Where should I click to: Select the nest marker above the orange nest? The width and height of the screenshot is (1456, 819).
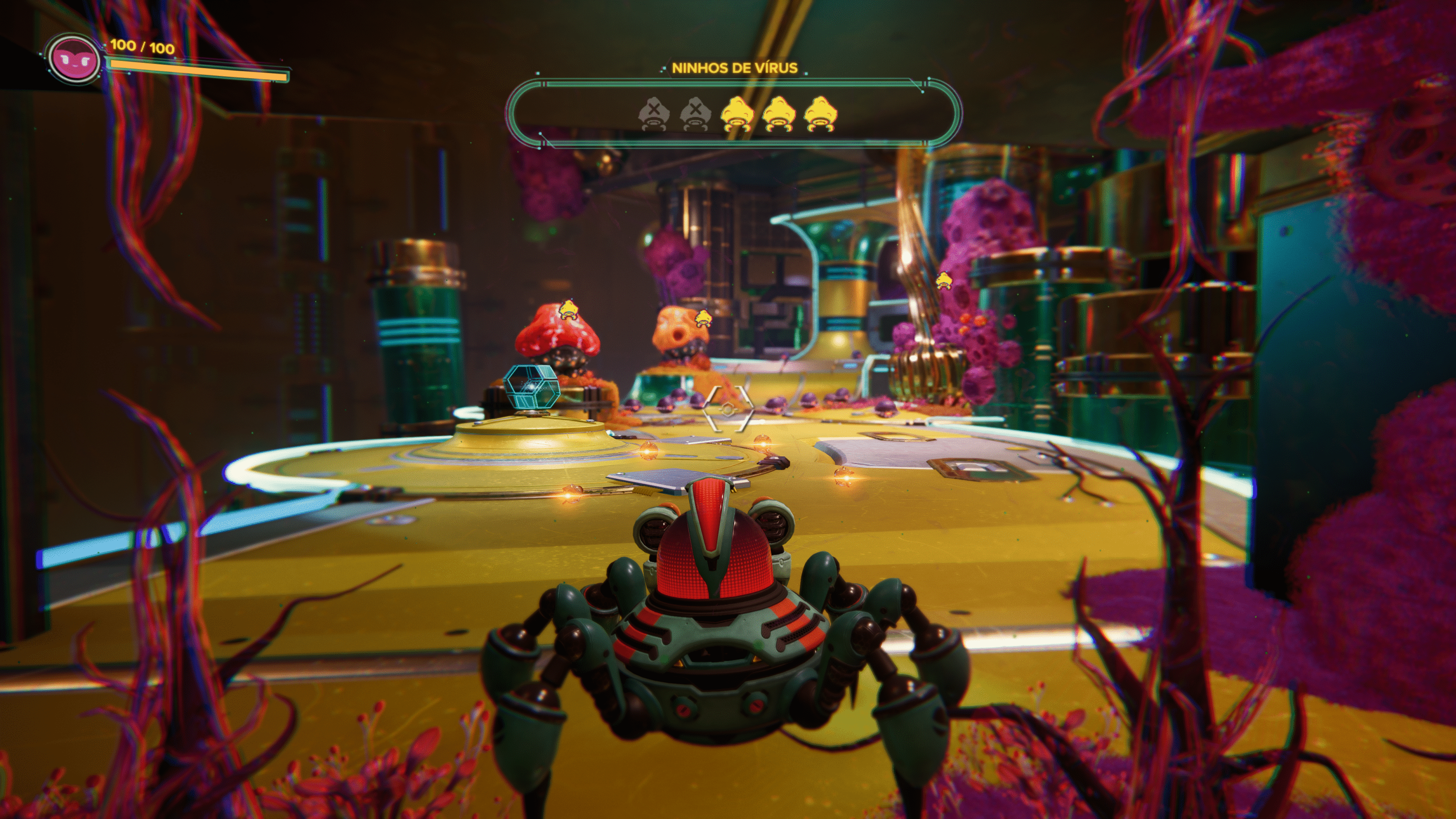(703, 318)
